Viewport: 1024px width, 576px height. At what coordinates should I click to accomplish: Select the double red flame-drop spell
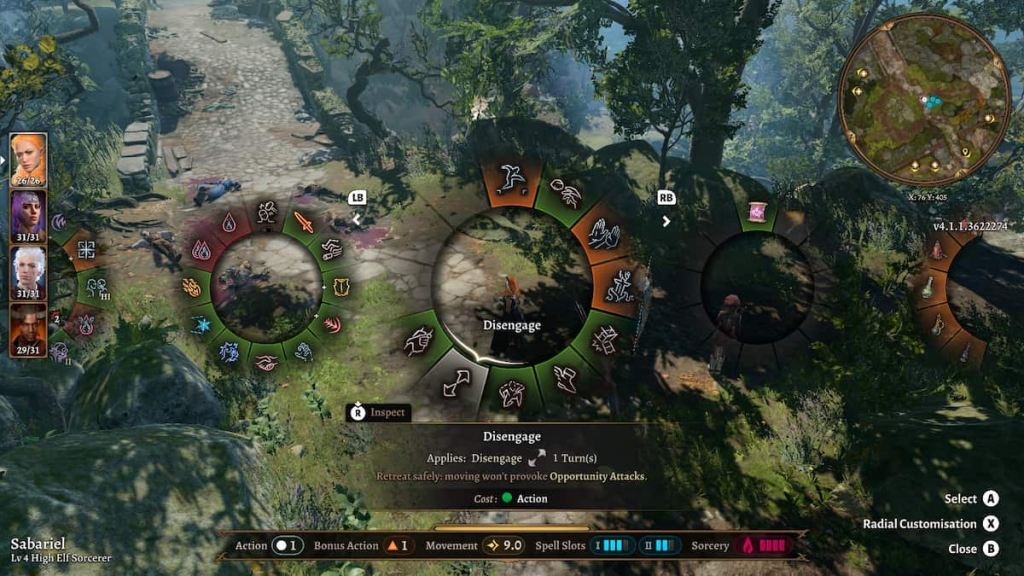203,250
